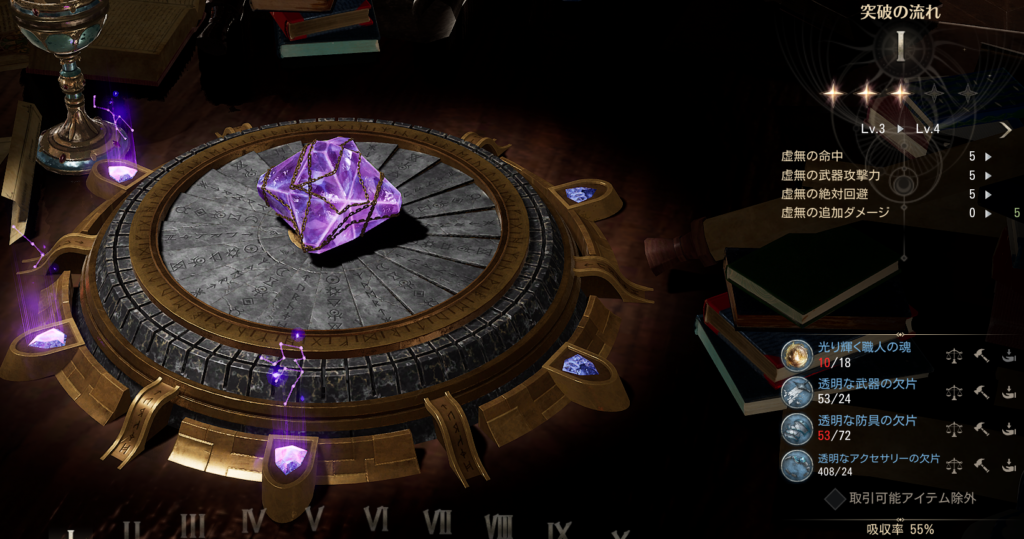Viewport: 1024px width, 539px height.
Task: Select the 光り輝く職人の魂 material icon
Action: 797,354
